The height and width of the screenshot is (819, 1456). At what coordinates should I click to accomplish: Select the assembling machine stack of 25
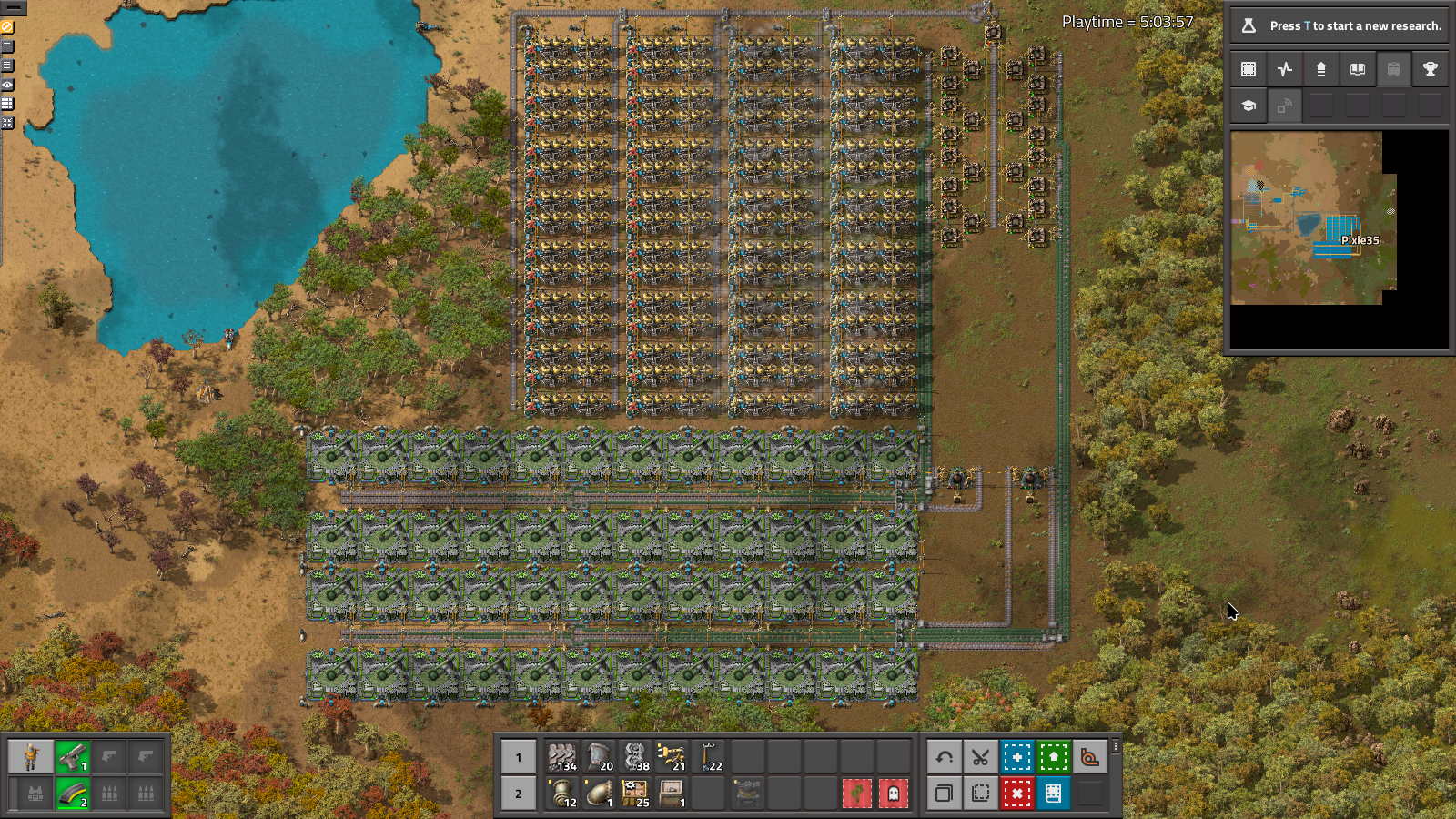click(635, 794)
